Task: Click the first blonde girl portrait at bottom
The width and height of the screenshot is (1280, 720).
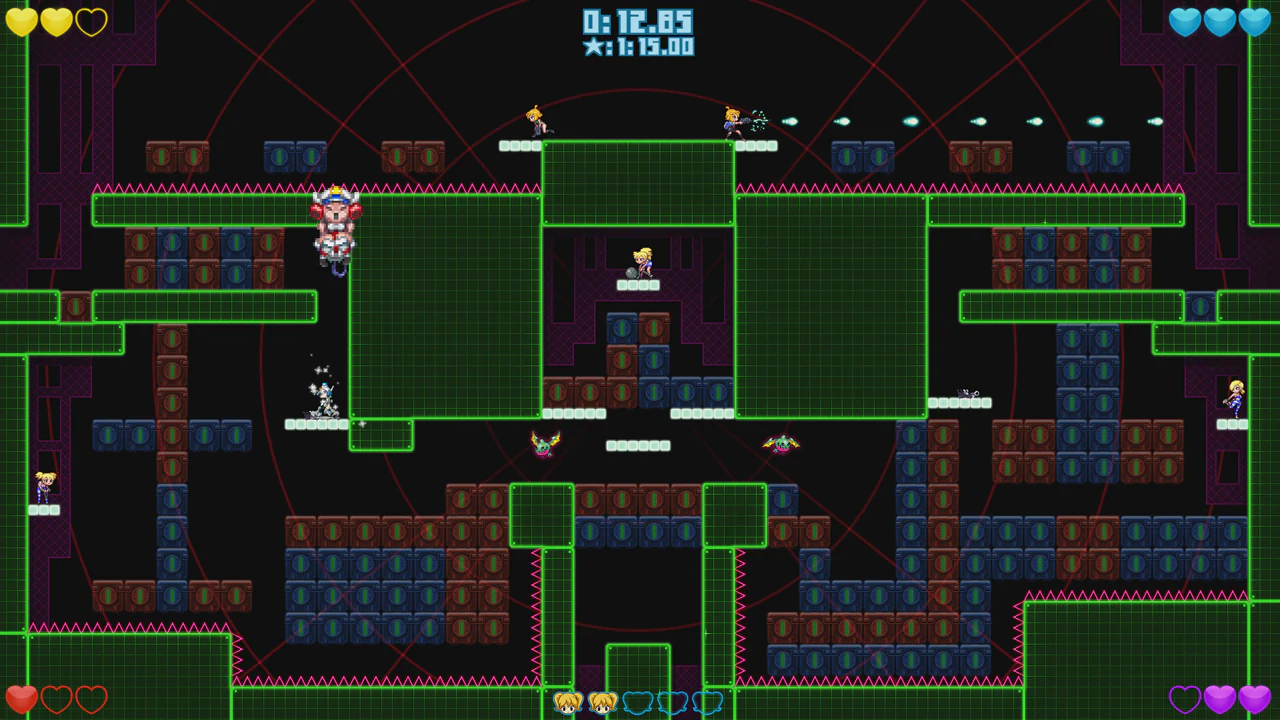Action: click(x=570, y=703)
